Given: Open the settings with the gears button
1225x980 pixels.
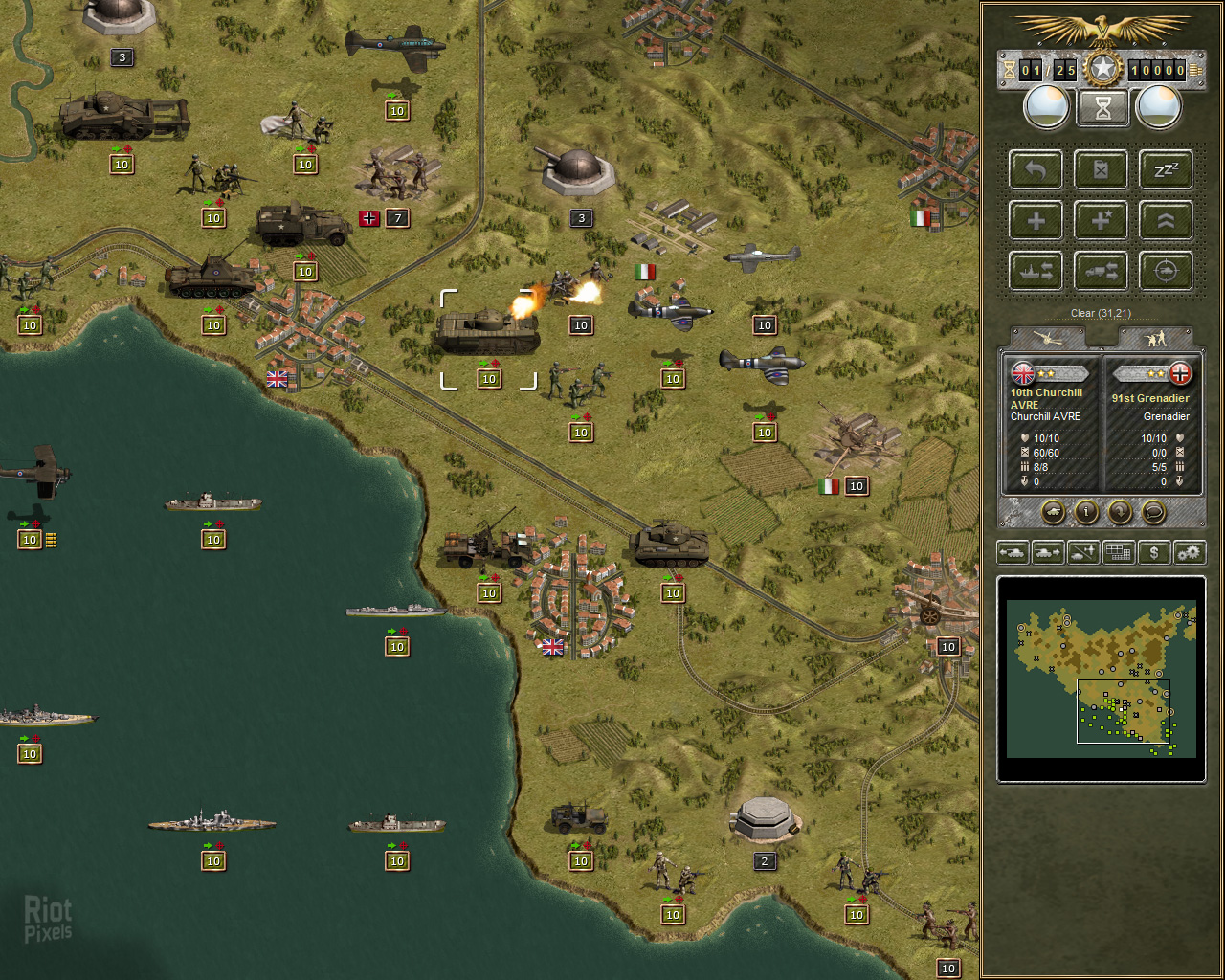Looking at the screenshot, I should pos(1190,552).
